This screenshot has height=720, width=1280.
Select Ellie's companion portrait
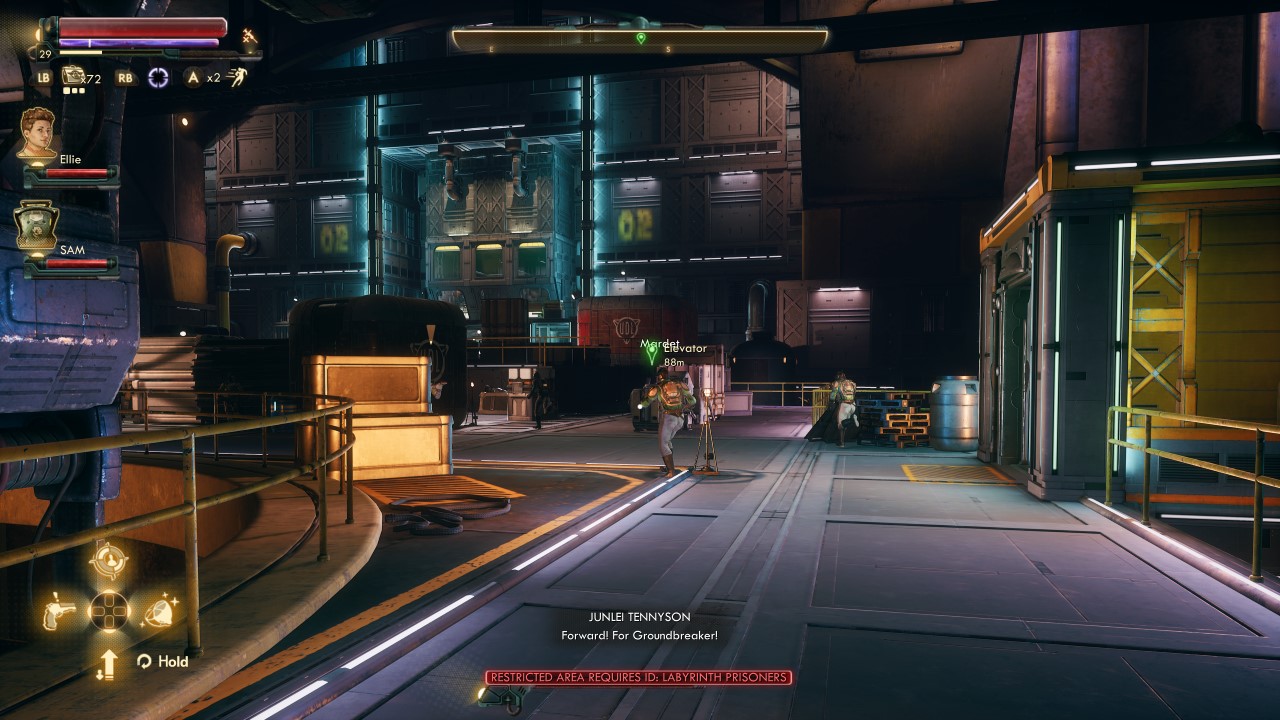click(38, 132)
